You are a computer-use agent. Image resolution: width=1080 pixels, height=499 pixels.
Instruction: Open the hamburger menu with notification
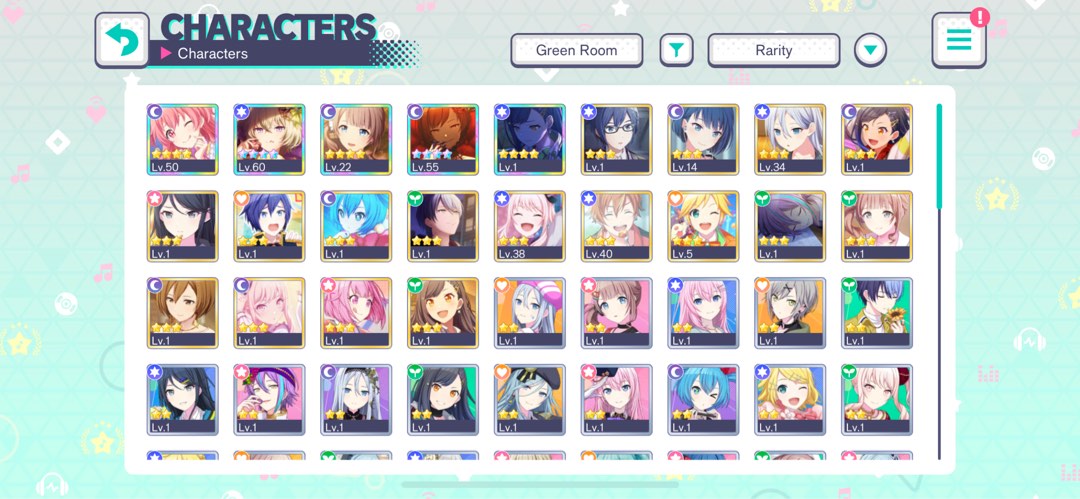pos(958,41)
